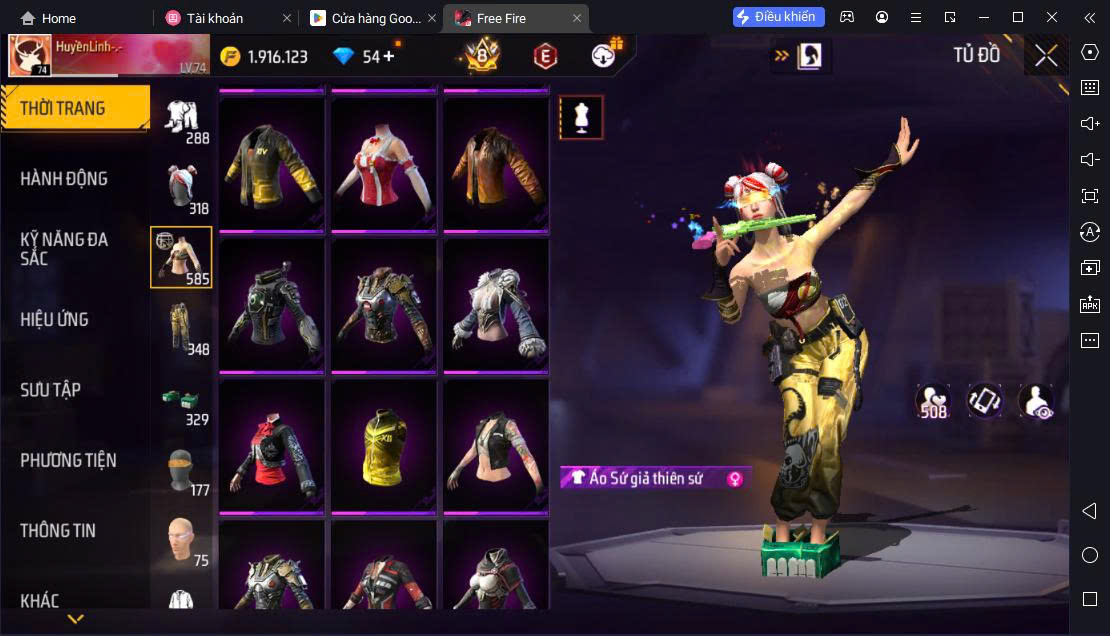Viewport: 1110px width, 636px height.
Task: Open the player profile HuyềnLinh avatar
Action: click(x=30, y=56)
